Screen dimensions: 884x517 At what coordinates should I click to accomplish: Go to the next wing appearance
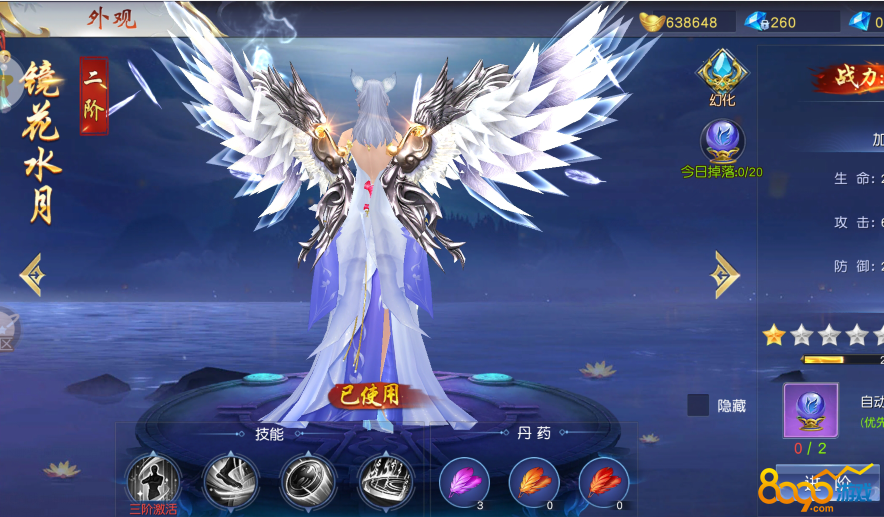pos(724,274)
